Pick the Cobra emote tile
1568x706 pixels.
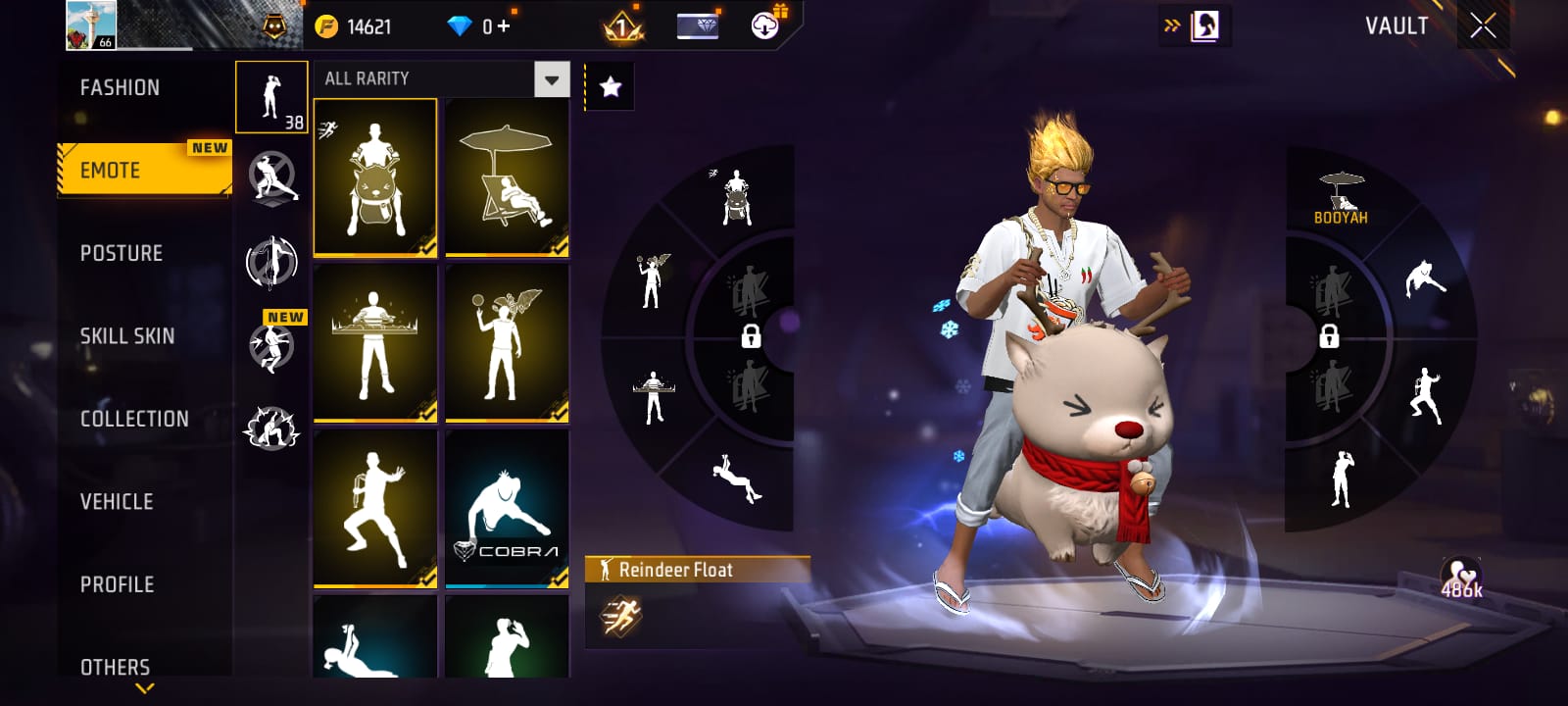pos(507,509)
